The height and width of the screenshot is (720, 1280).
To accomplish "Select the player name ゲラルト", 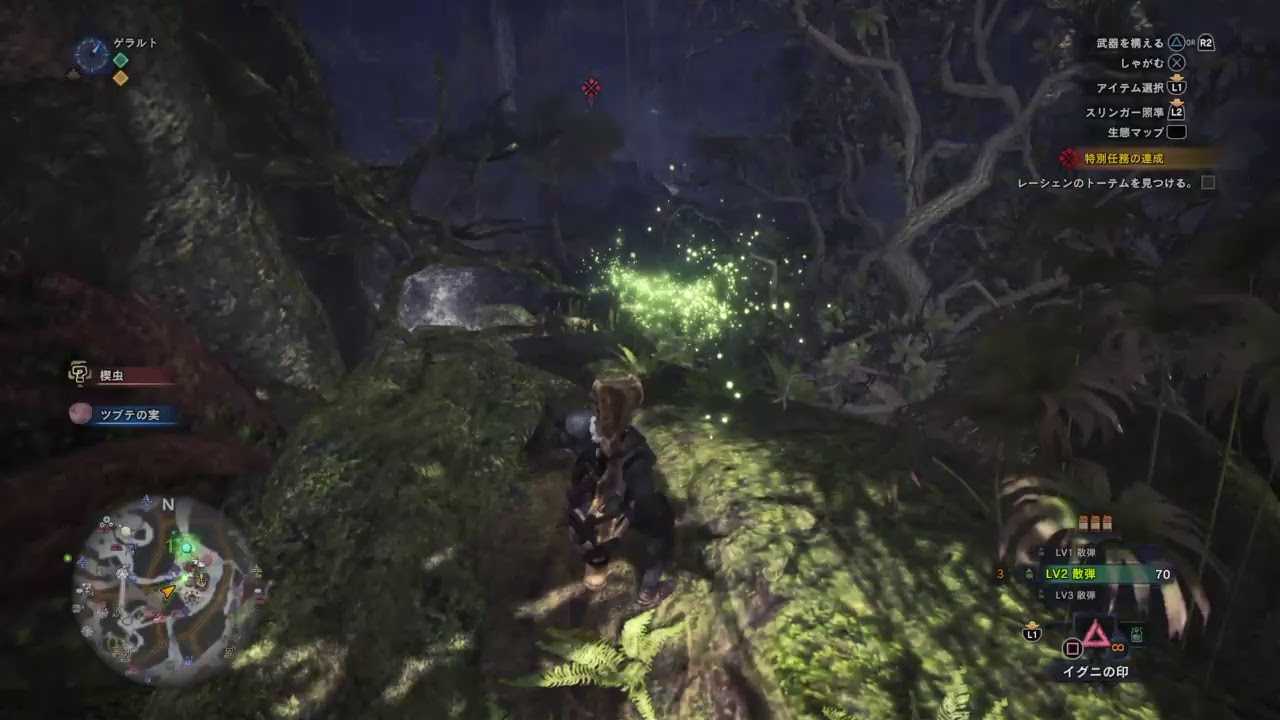I will pyautogui.click(x=135, y=43).
